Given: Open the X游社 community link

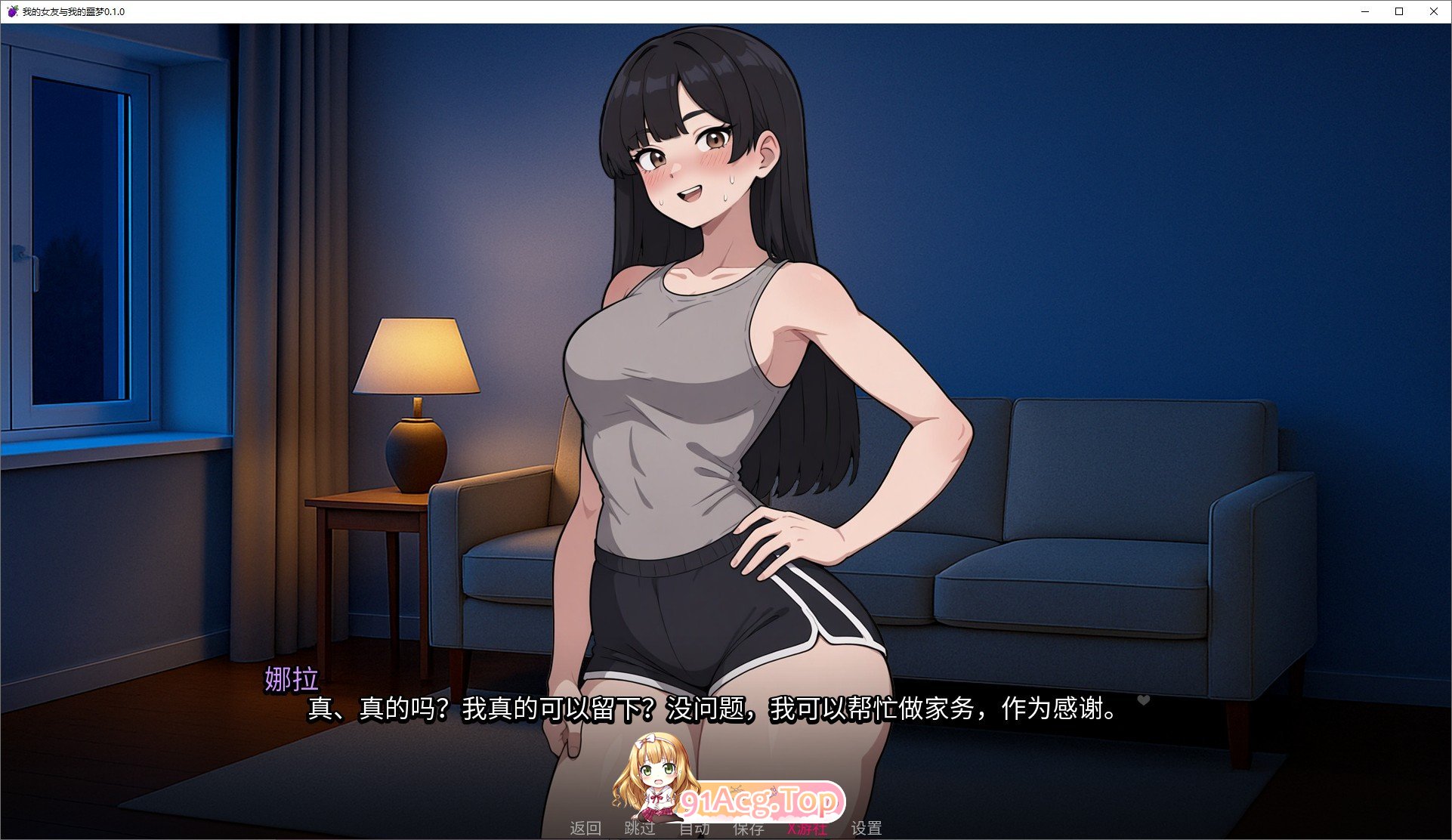Looking at the screenshot, I should 806,828.
